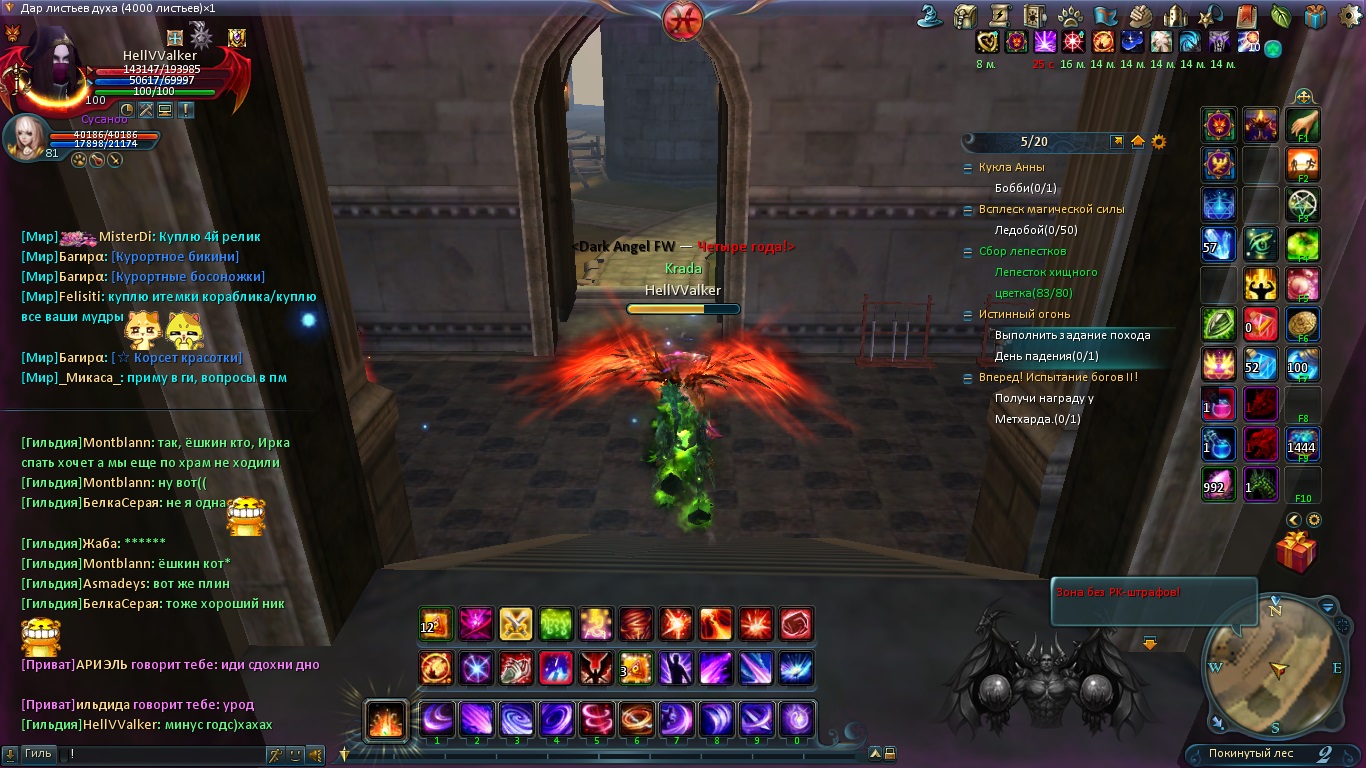Activate the flame skill beside the numbered hotbar
The width and height of the screenshot is (1366, 768).
385,720
